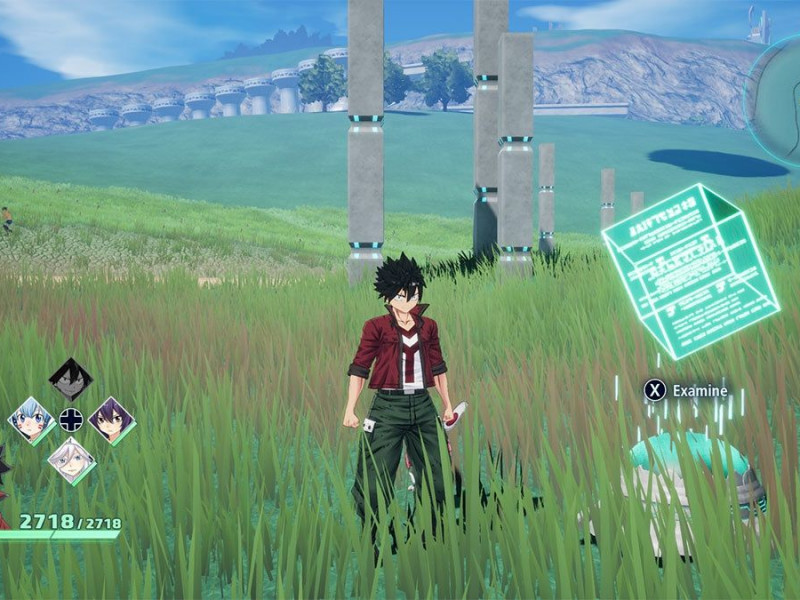Open the circular minimap
The image size is (800, 600).
pyautogui.click(x=778, y=100)
